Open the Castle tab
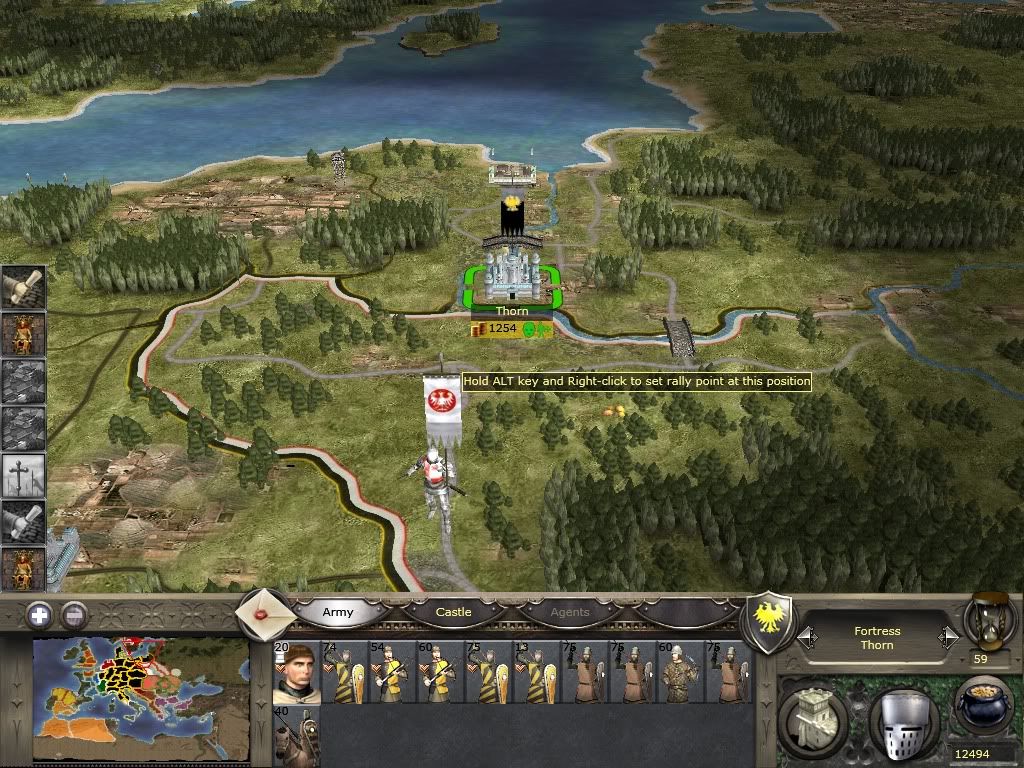 pyautogui.click(x=453, y=612)
